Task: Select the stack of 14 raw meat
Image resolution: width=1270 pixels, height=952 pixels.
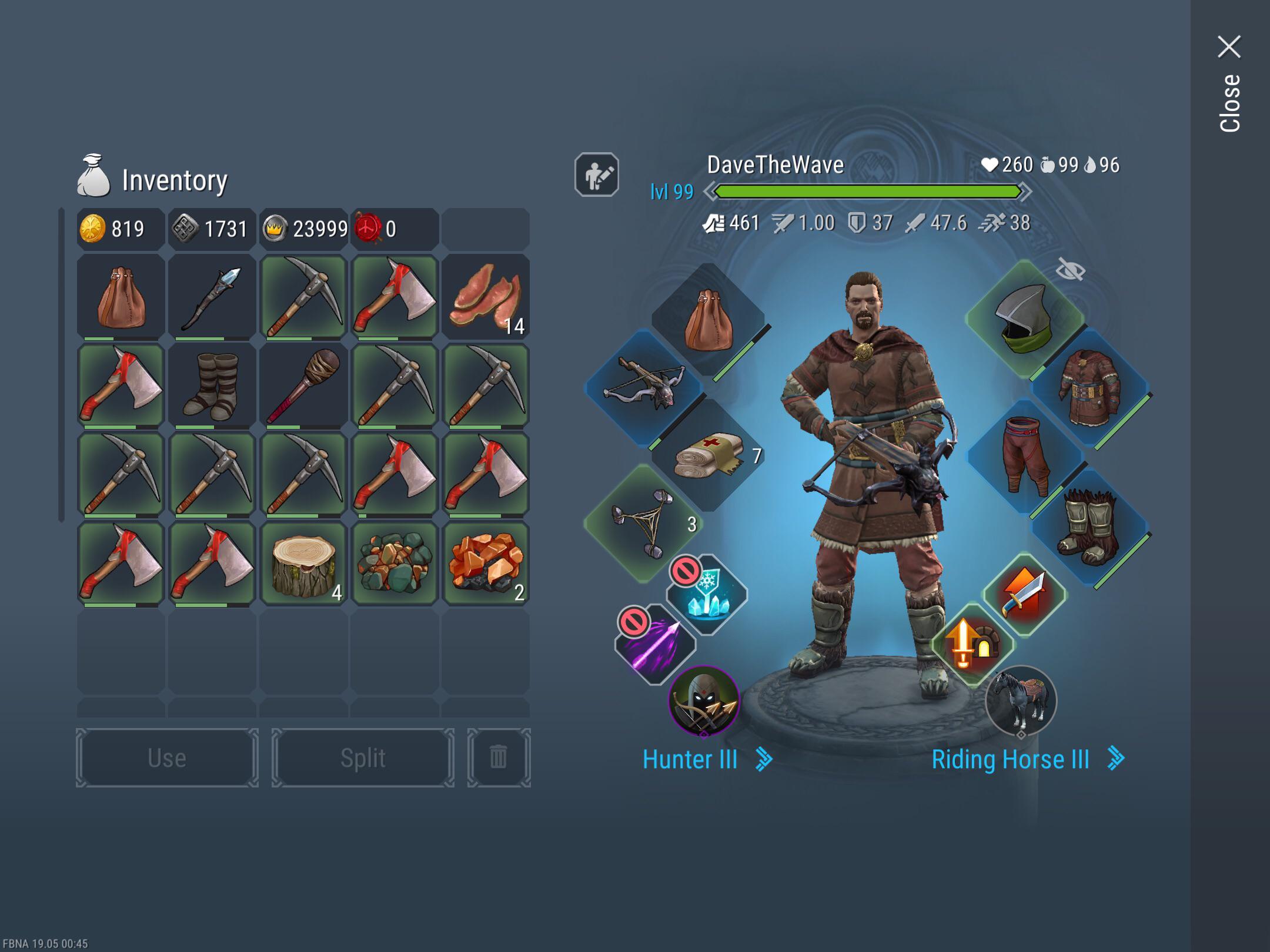Action: (x=485, y=297)
